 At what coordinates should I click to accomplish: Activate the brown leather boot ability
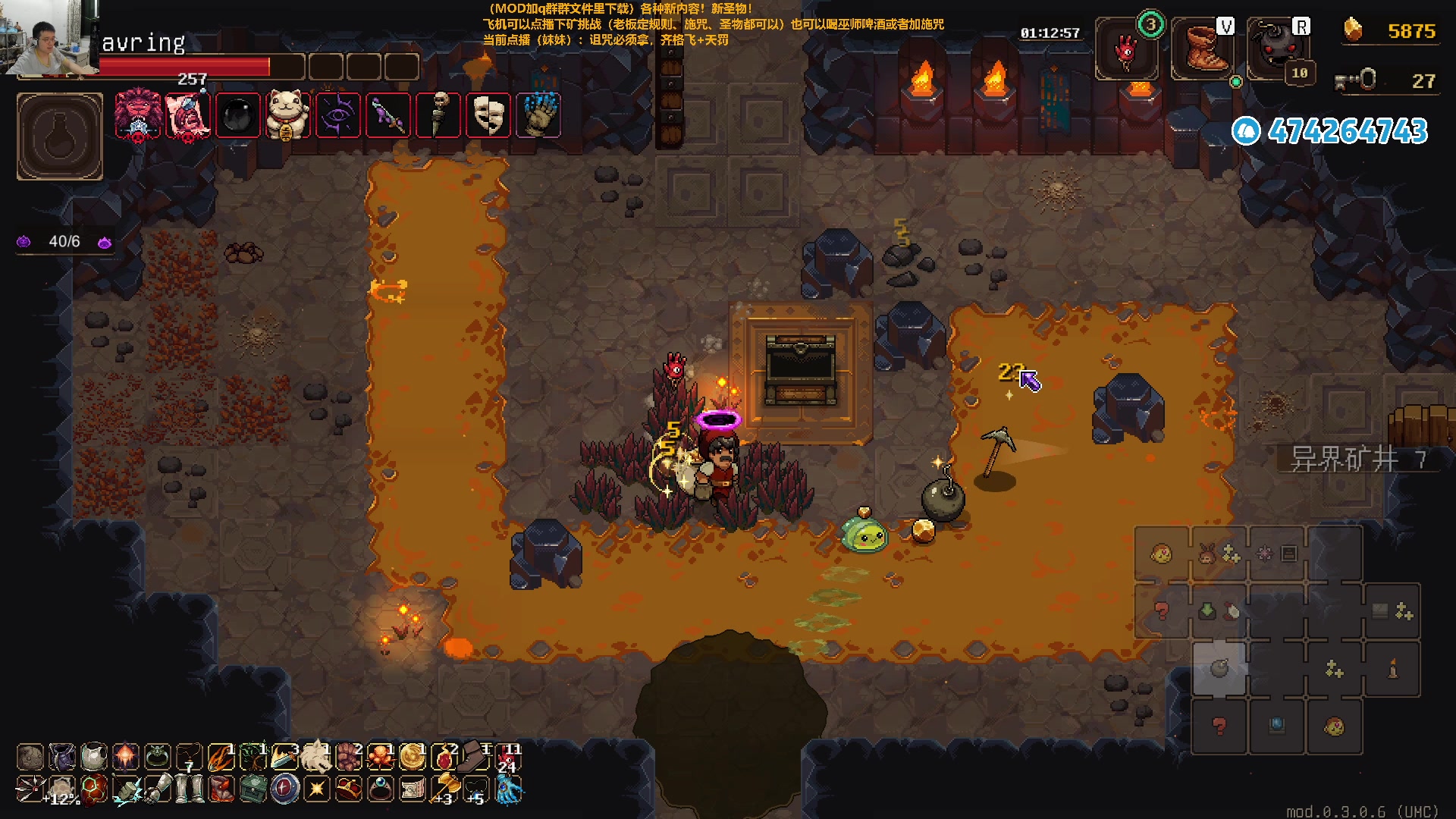pyautogui.click(x=1203, y=50)
